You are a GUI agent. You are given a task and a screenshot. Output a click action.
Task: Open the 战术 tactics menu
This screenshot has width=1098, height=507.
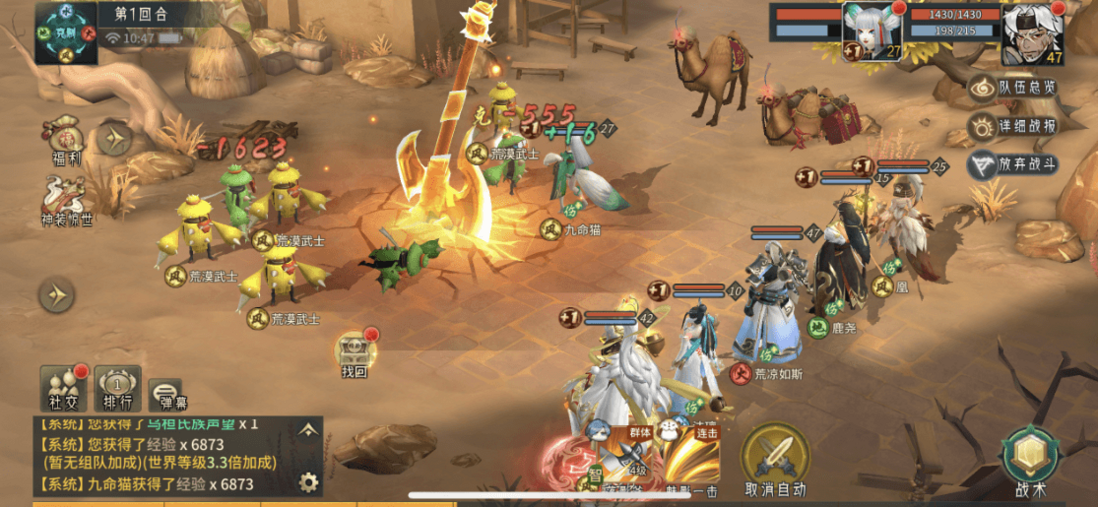point(1030,462)
